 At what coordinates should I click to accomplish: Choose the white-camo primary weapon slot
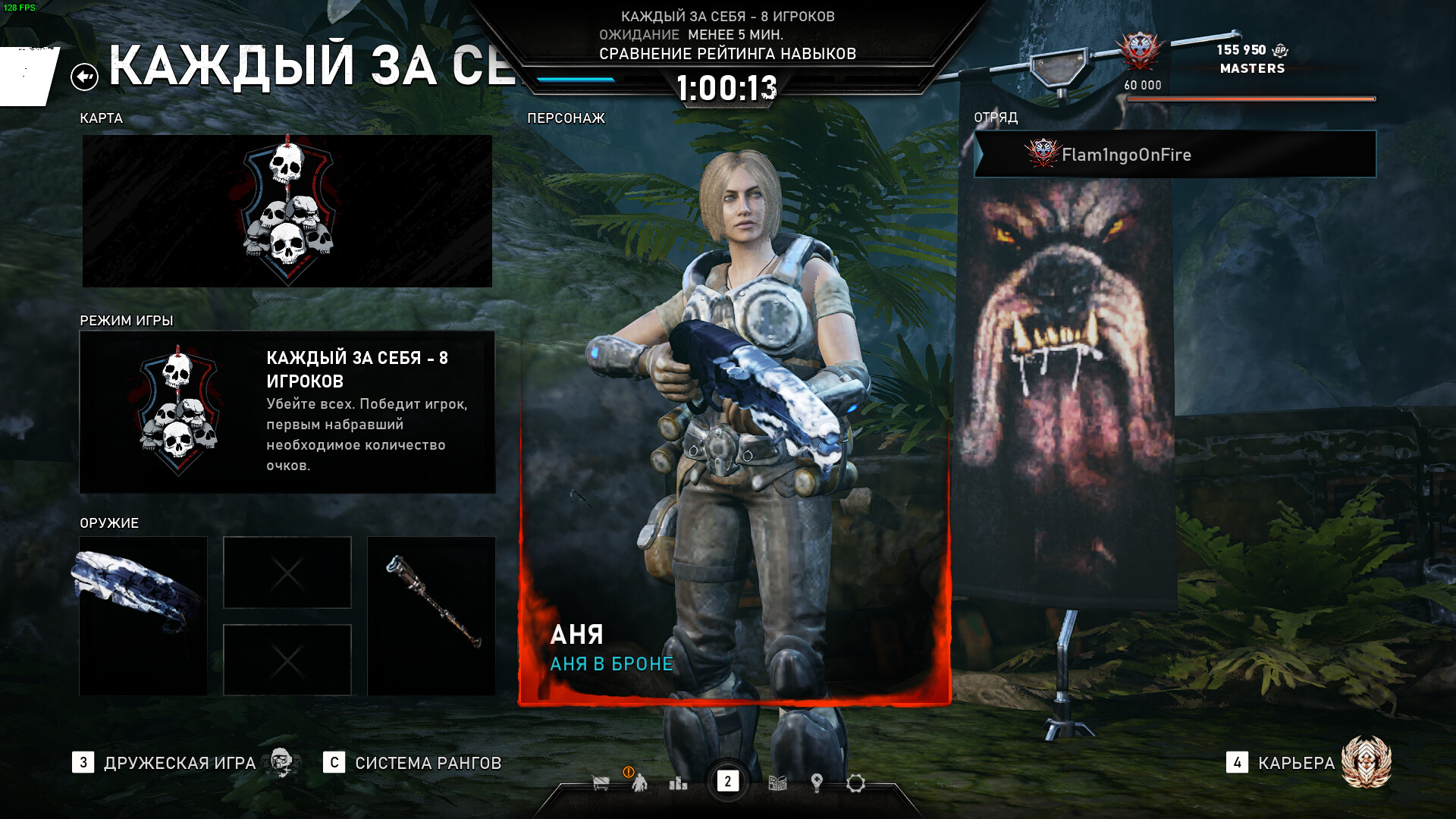coord(143,616)
